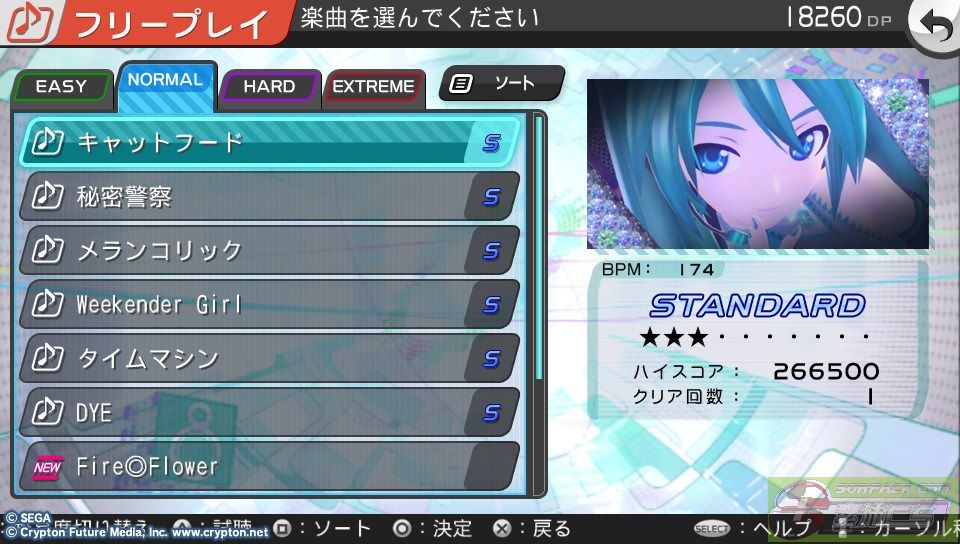Pick the new song Fire◎Flower
Image resolution: width=960 pixels, height=544 pixels.
(x=270, y=466)
